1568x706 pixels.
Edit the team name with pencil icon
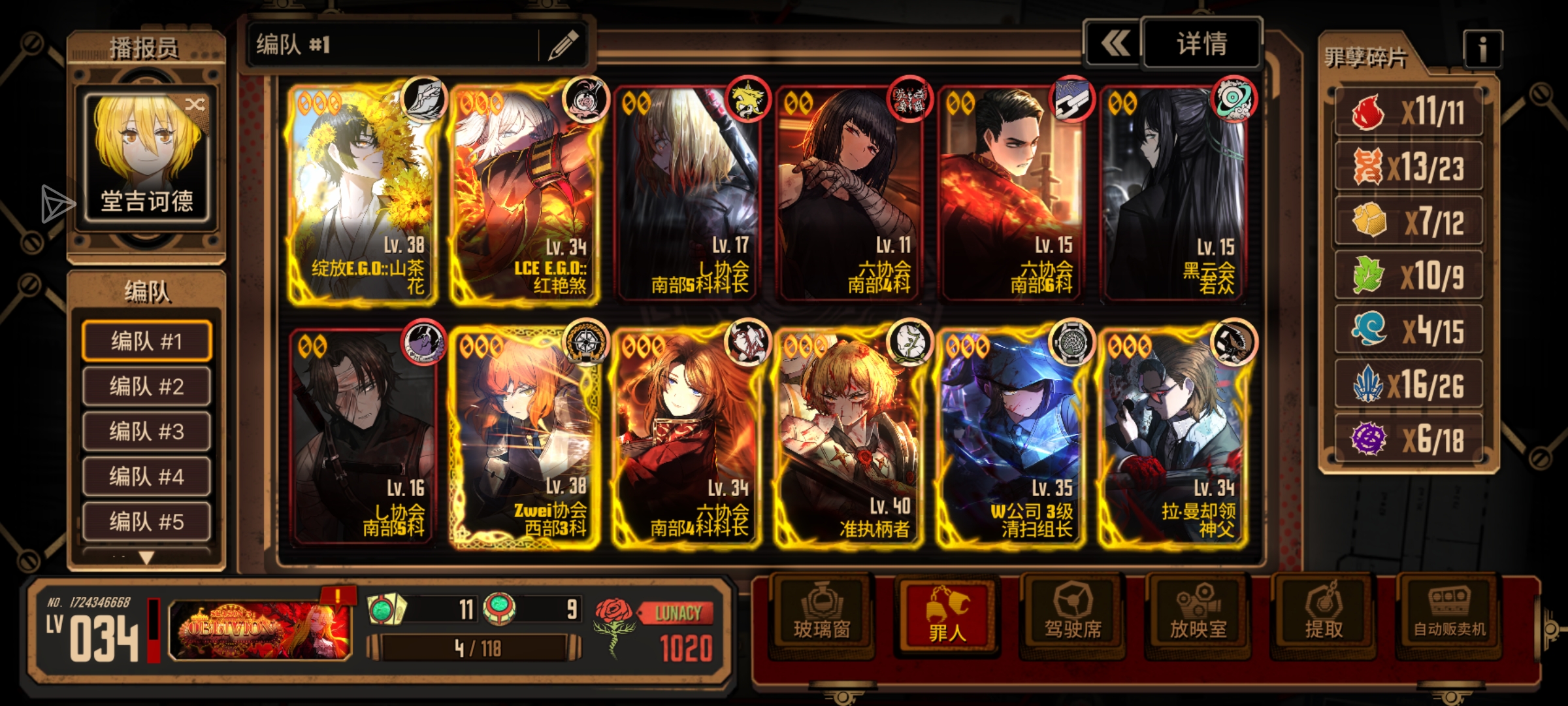(x=563, y=45)
